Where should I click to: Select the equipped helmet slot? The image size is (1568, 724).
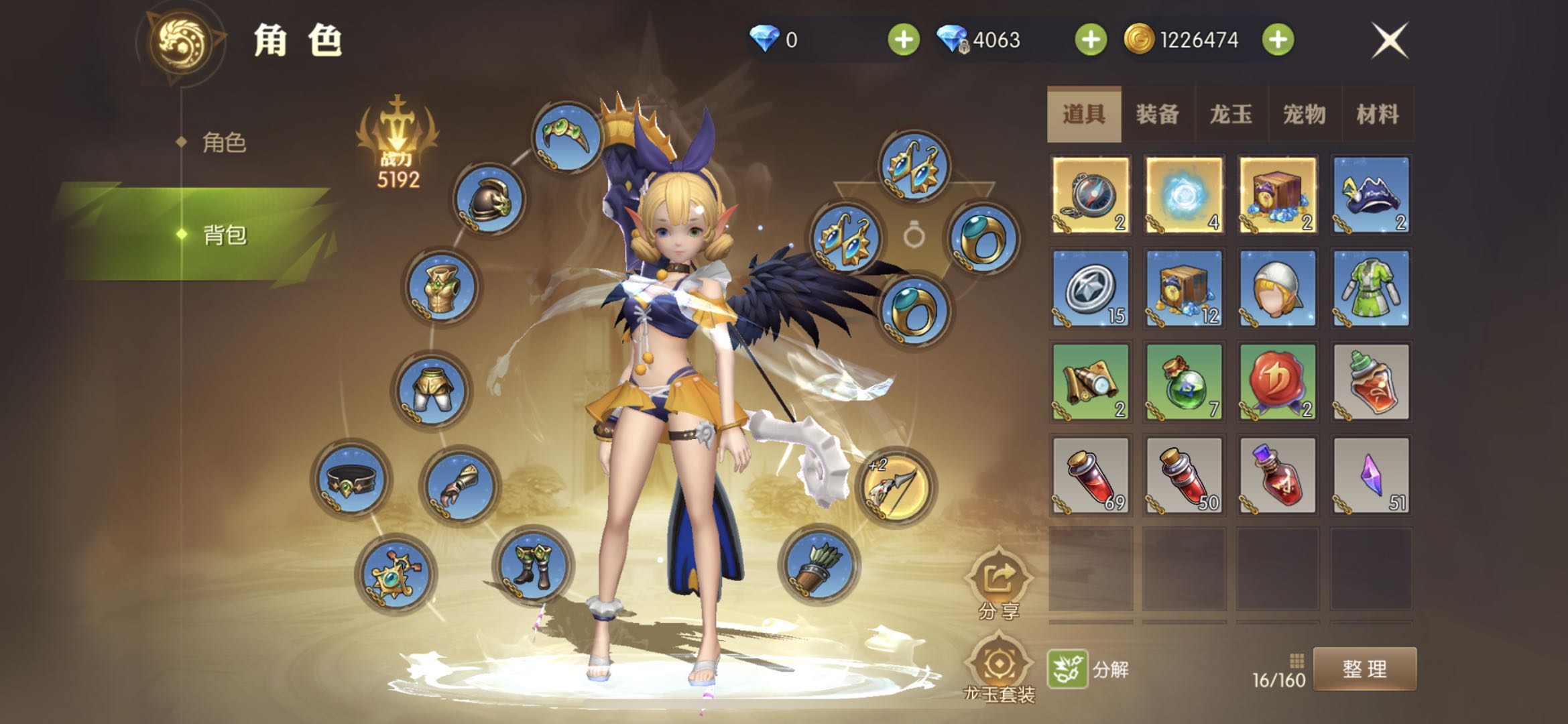(x=489, y=199)
